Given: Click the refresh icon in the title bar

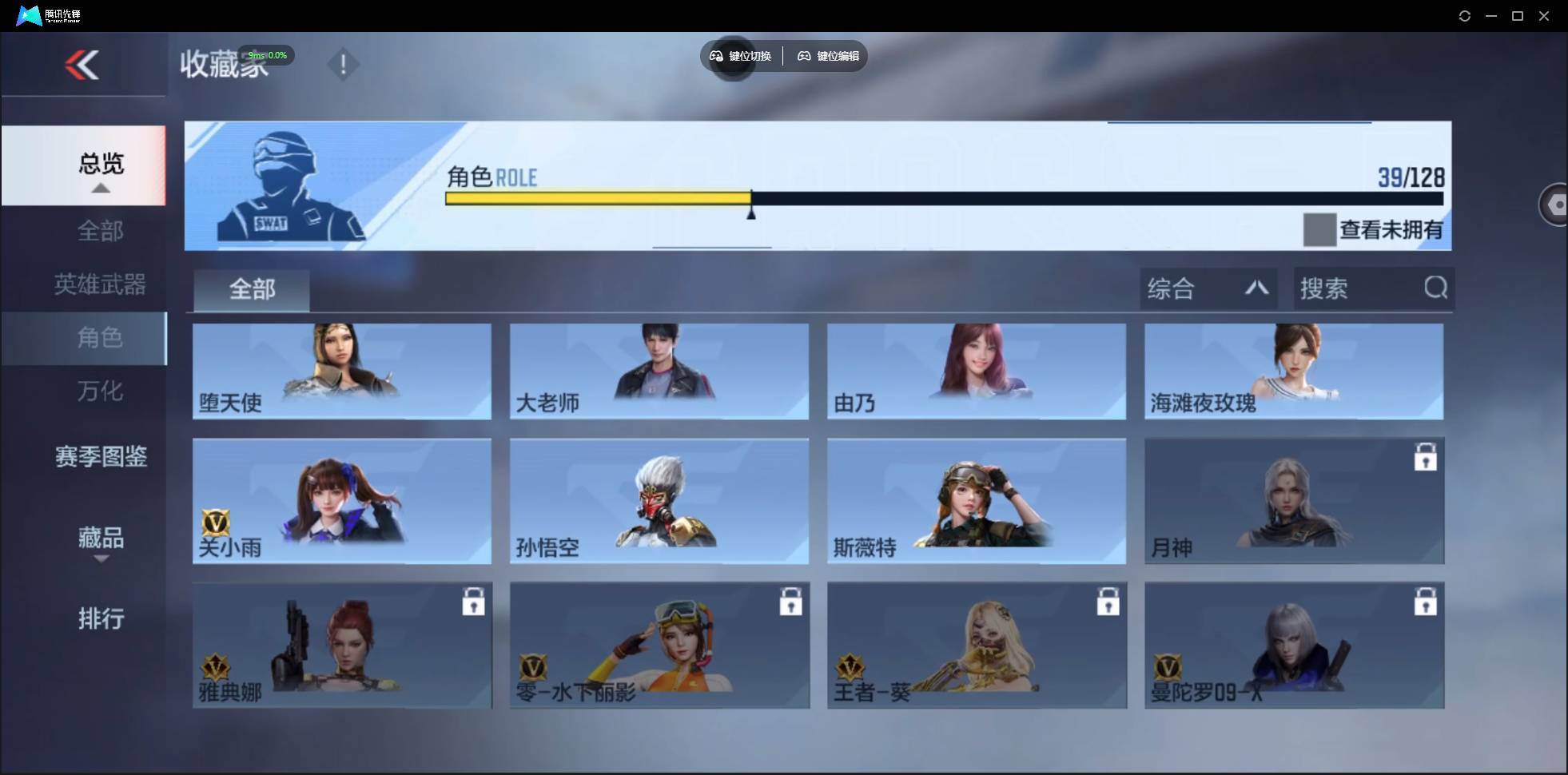Looking at the screenshot, I should pyautogui.click(x=1465, y=15).
